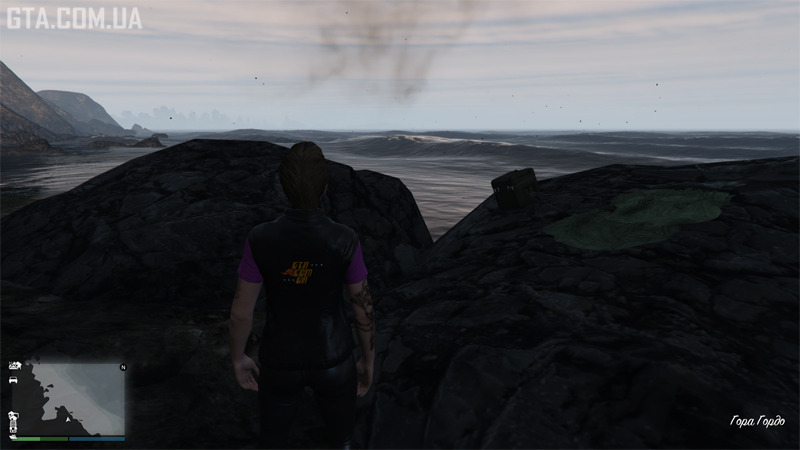Open the GTA.COM.UA watermark link
The height and width of the screenshot is (450, 800).
(x=74, y=18)
